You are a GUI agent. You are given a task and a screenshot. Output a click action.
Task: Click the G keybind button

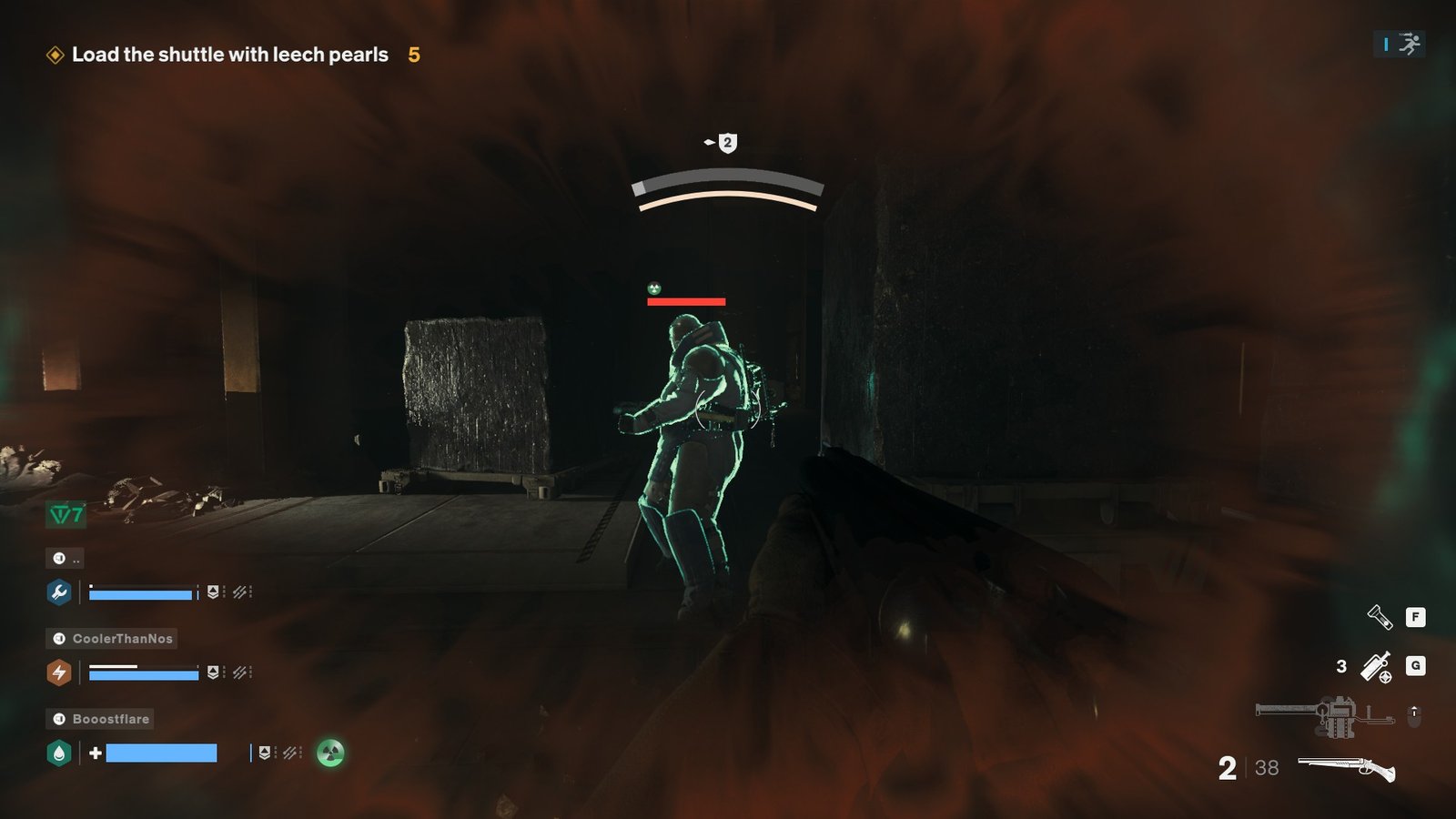(1417, 666)
